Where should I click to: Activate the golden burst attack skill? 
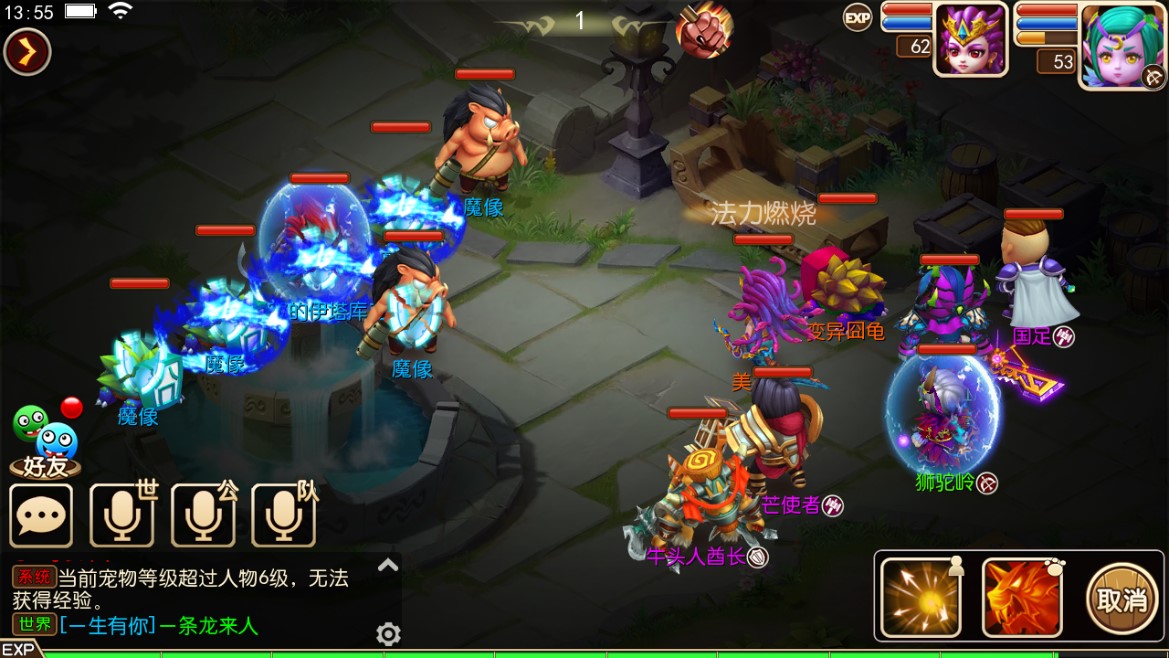920,598
